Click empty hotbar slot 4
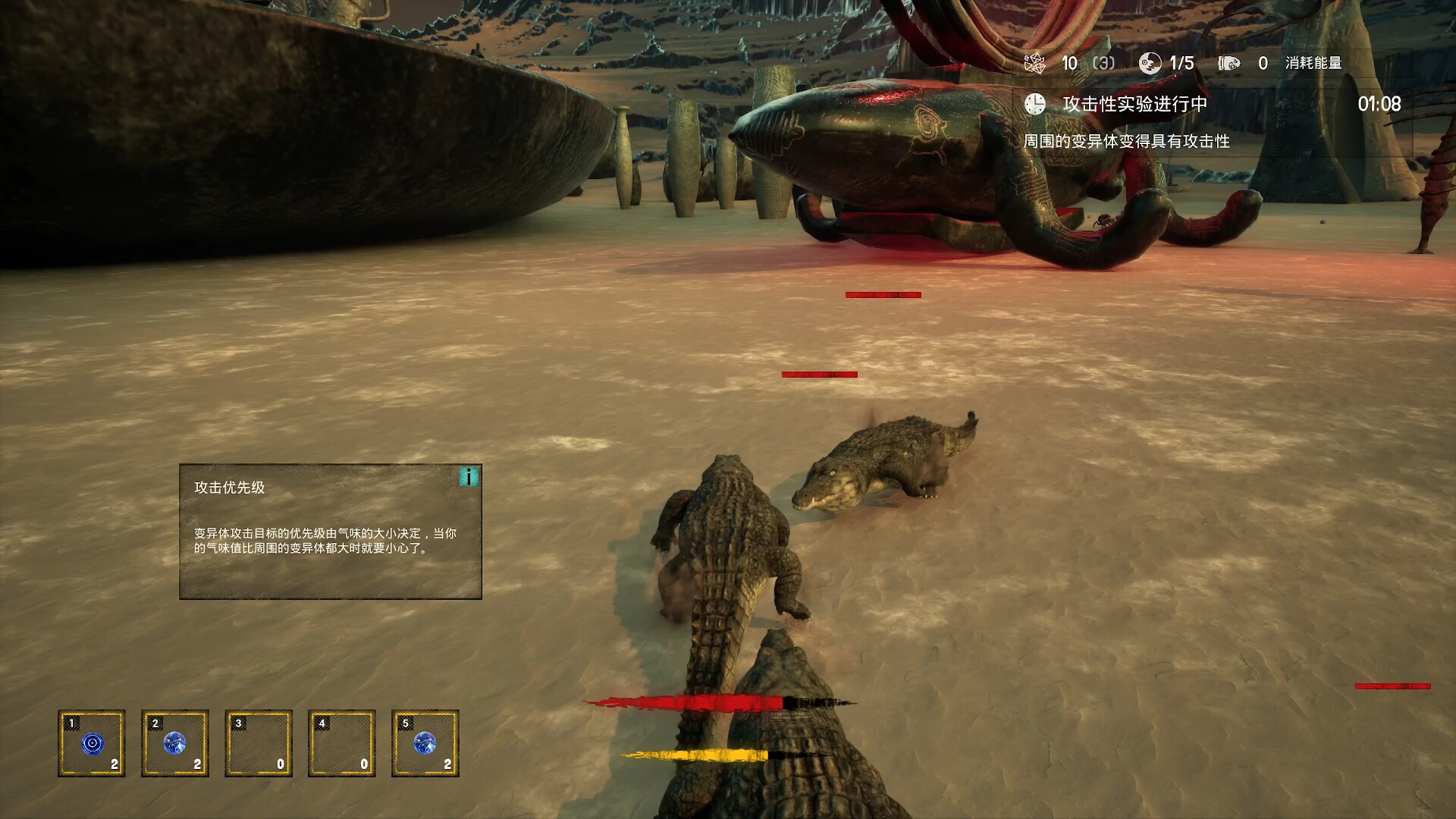This screenshot has width=1456, height=819. [342, 743]
